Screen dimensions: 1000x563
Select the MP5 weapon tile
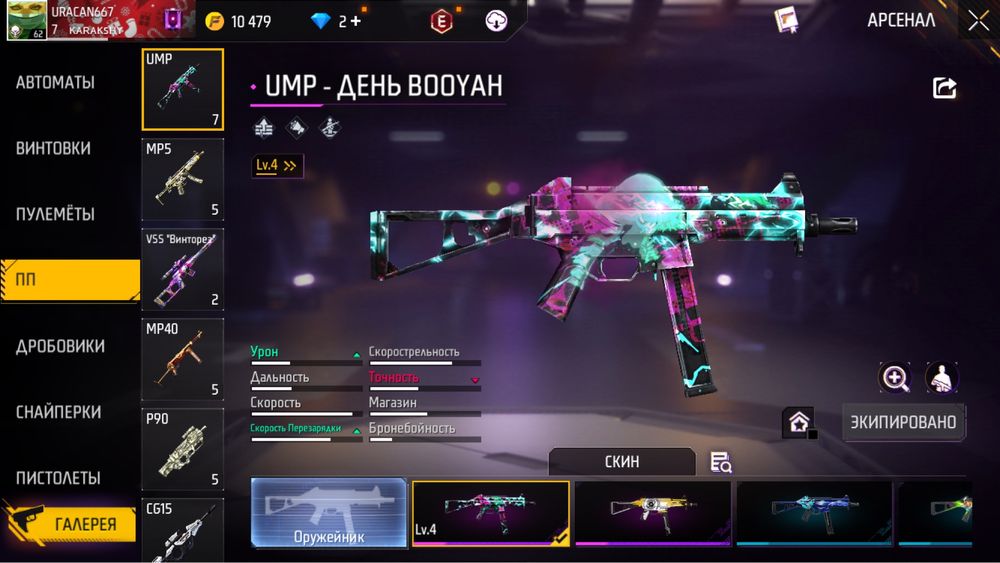tap(182, 179)
